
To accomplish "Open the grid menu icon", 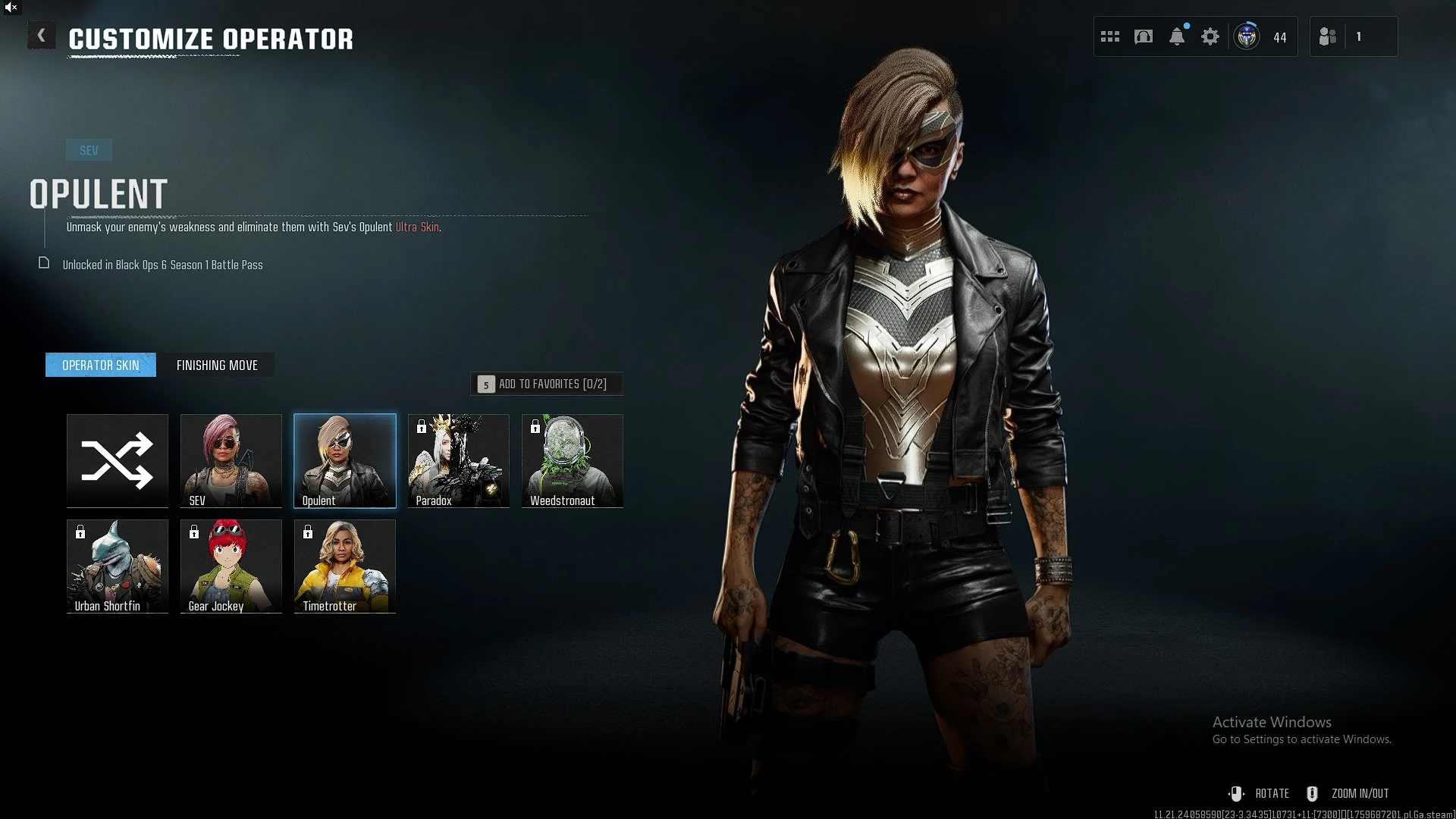I will coord(1110,36).
